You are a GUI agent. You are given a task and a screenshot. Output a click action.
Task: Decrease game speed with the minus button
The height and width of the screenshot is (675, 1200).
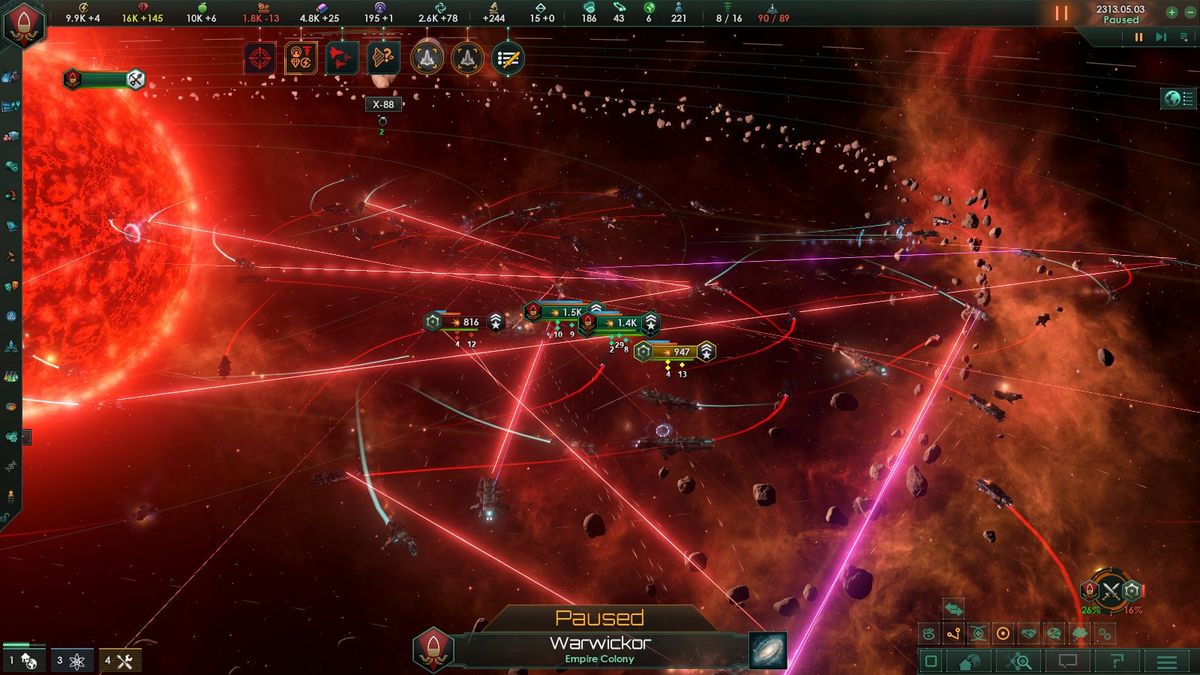tap(1188, 13)
